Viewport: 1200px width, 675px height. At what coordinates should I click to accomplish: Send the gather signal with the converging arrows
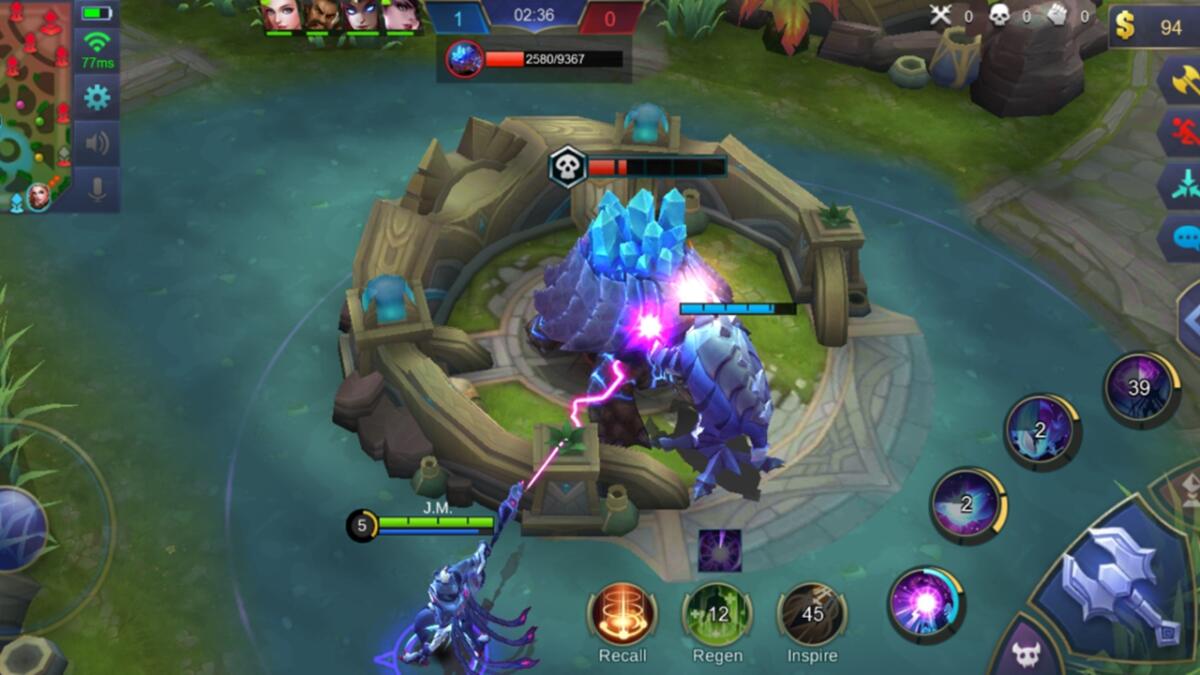1180,186
